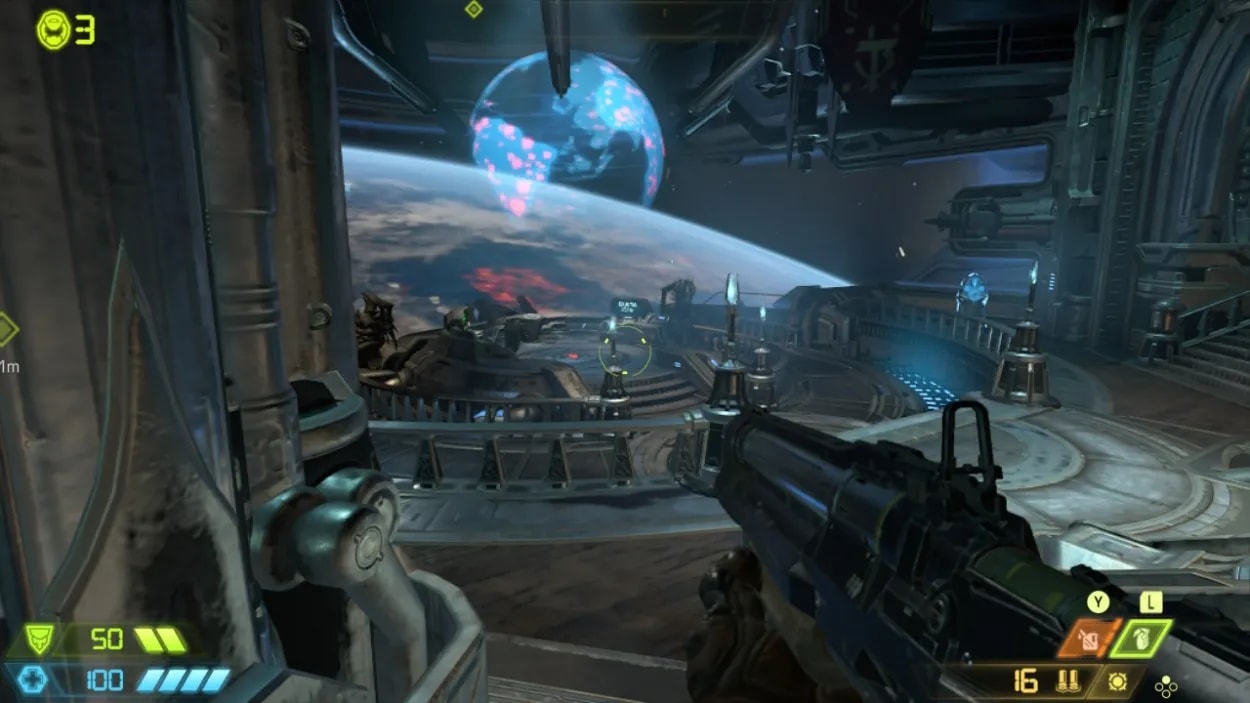
Task: Click the extra lives helmet icon
Action: pos(53,30)
